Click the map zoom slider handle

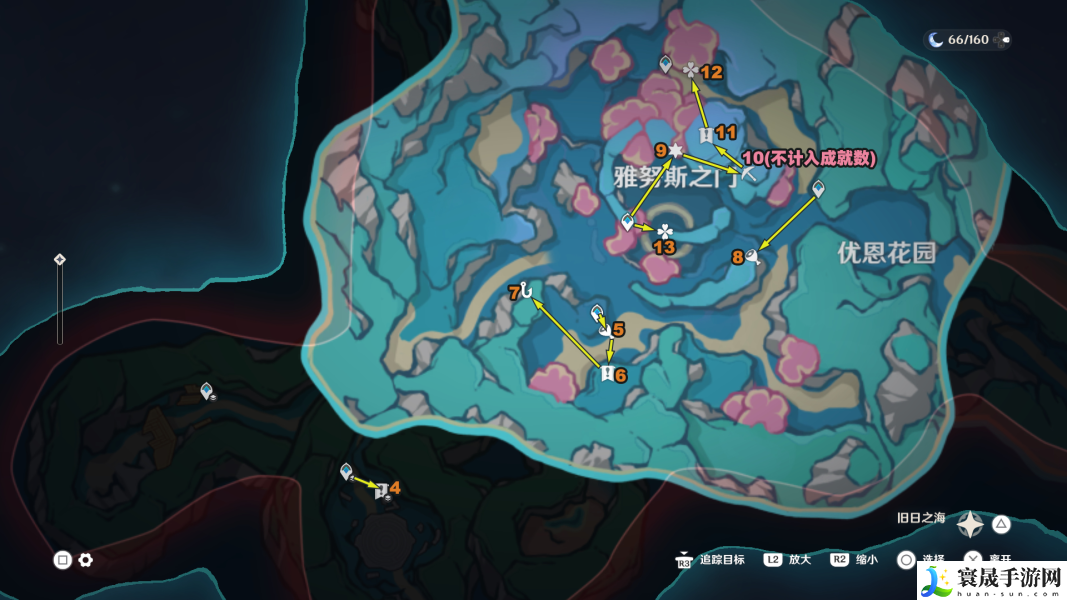click(x=59, y=260)
